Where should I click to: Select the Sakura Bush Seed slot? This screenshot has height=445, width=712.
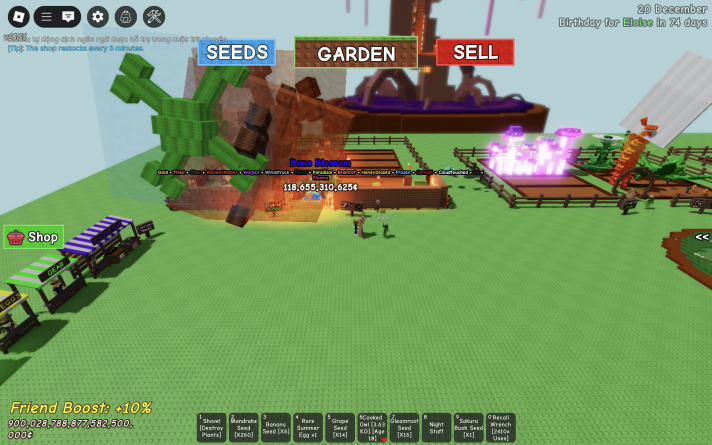pyautogui.click(x=468, y=427)
